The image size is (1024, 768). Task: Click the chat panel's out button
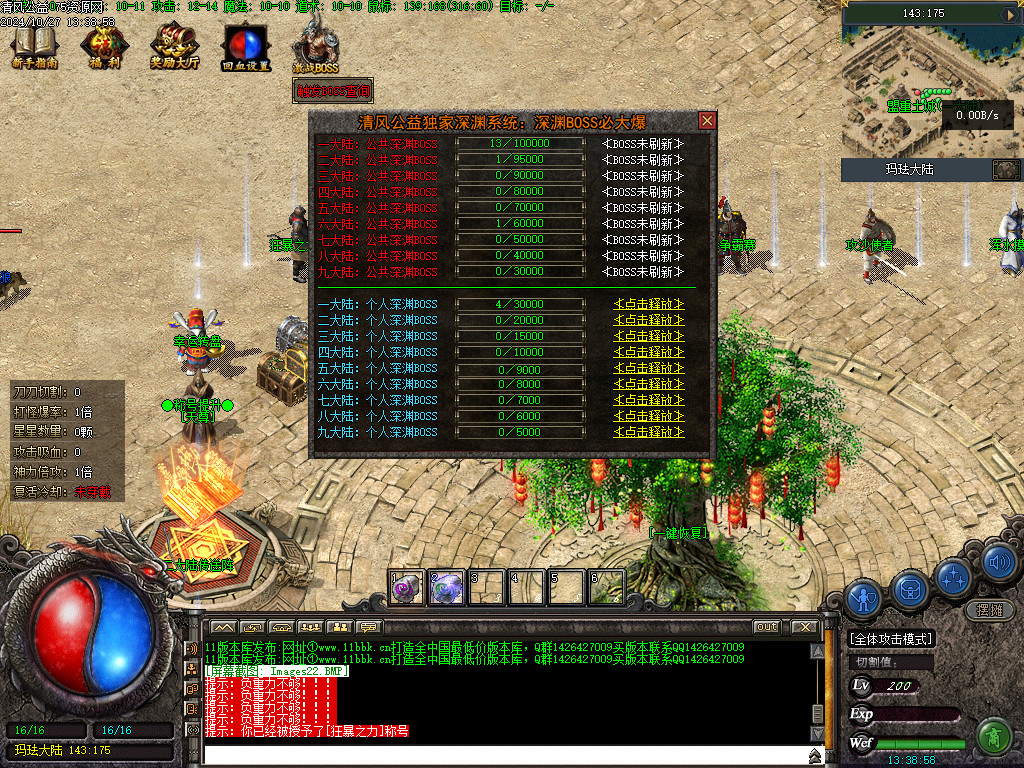766,627
